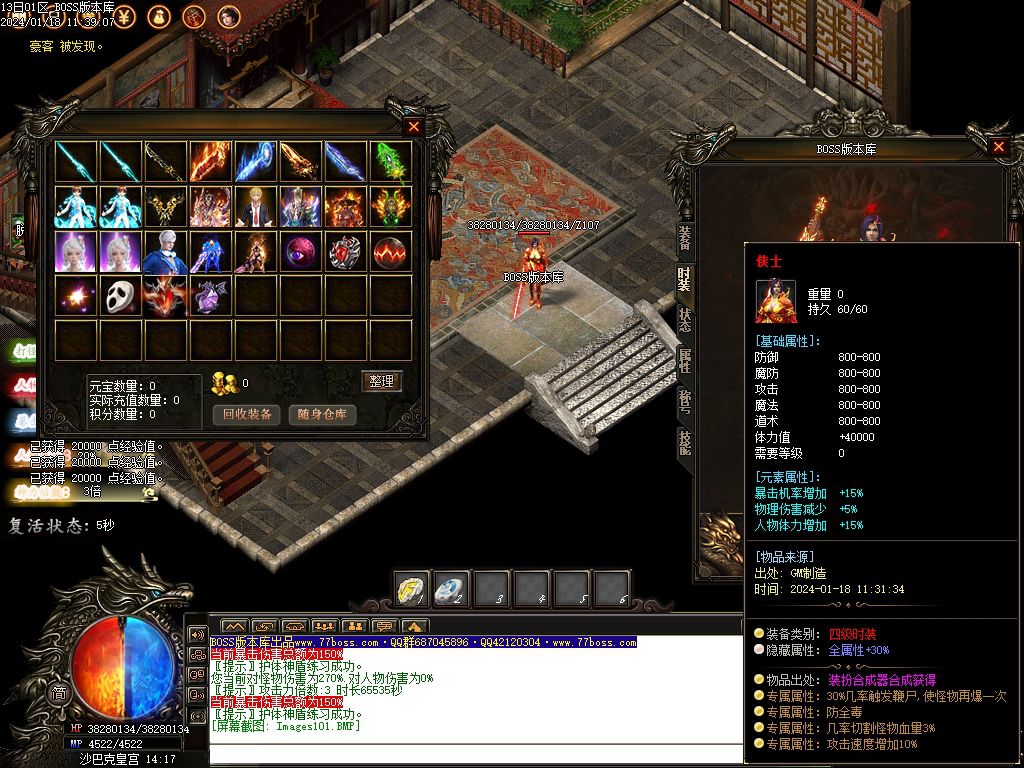The image size is (1024, 768).
Task: Click the 整理 sort button
Action: (381, 381)
